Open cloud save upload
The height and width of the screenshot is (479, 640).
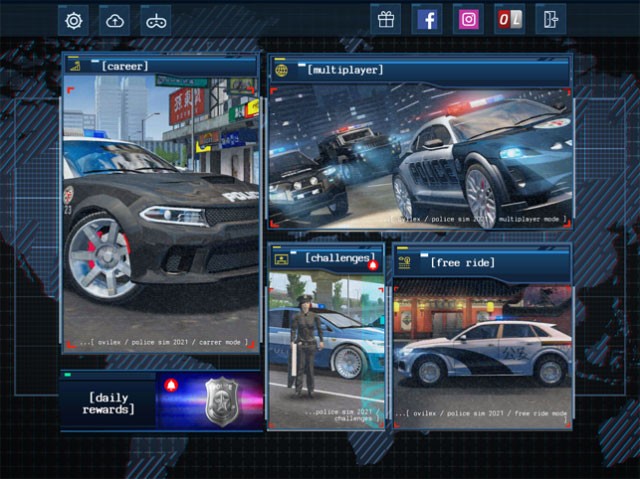click(115, 20)
